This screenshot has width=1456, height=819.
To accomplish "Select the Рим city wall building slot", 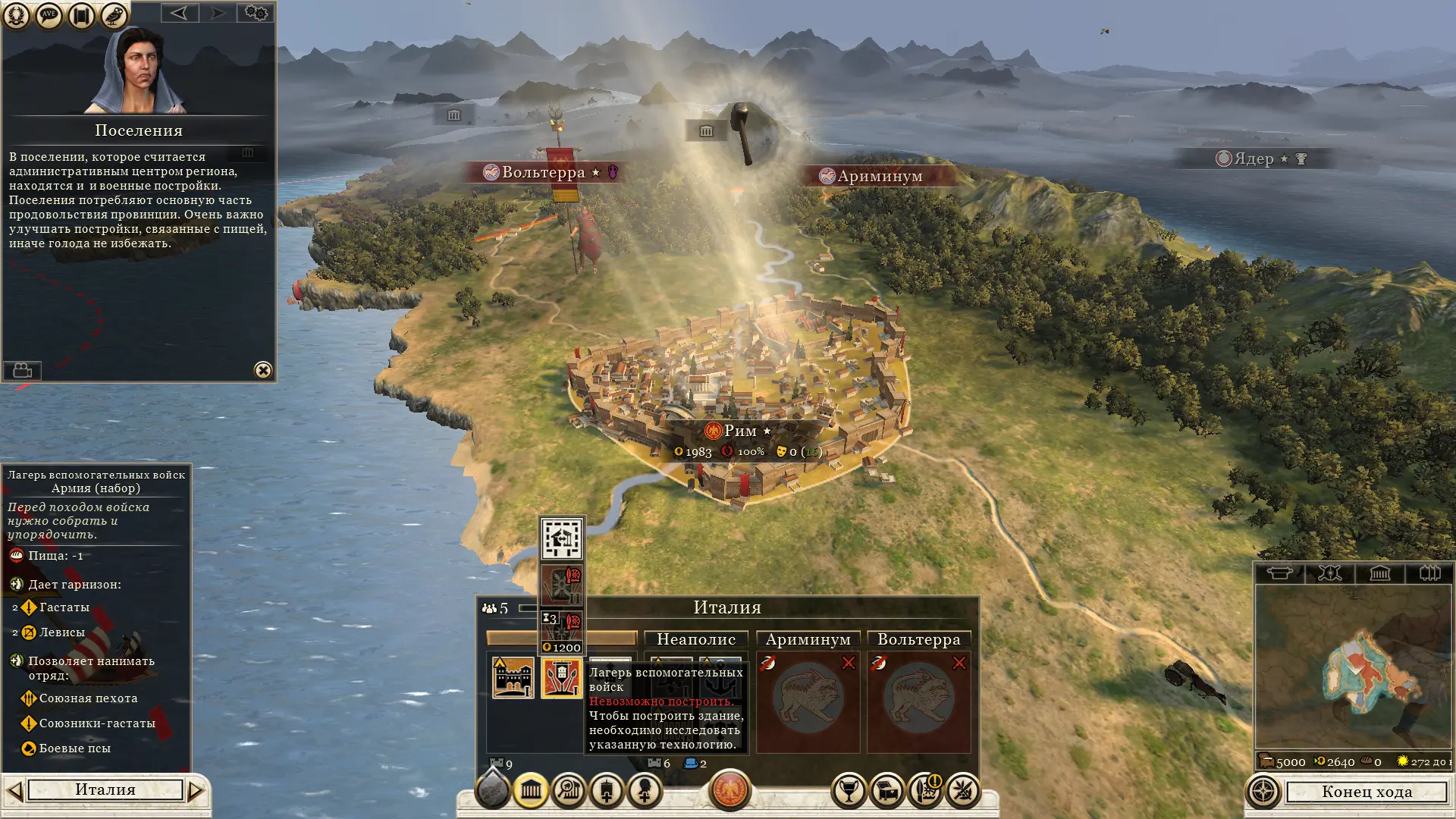I will point(513,677).
